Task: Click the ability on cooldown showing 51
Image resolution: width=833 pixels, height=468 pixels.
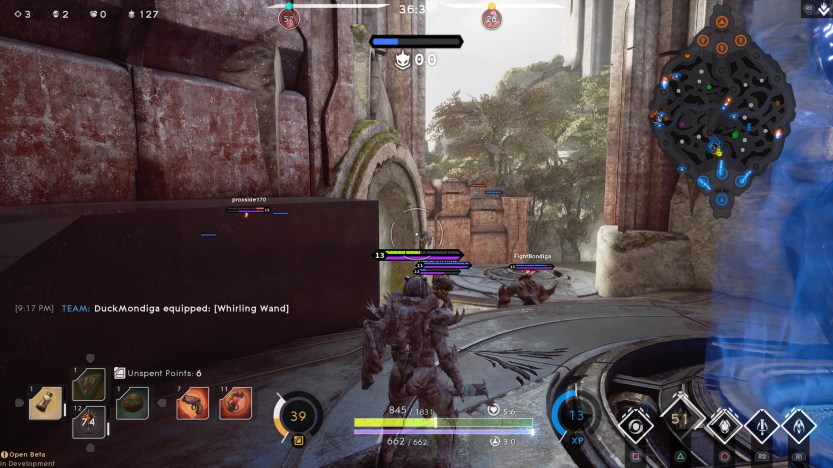Action: coord(679,423)
